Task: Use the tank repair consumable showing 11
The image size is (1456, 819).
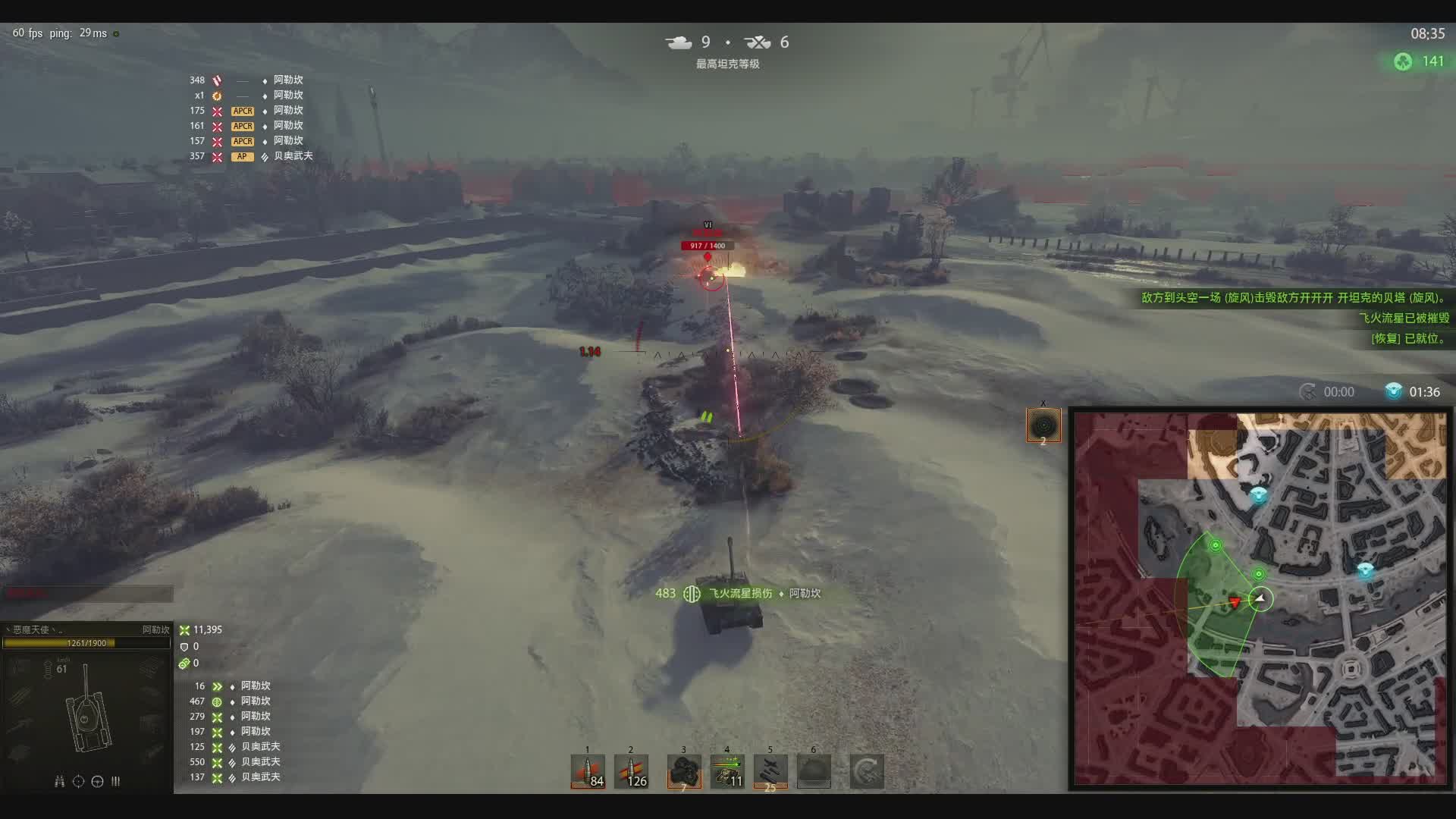Action: point(727,772)
